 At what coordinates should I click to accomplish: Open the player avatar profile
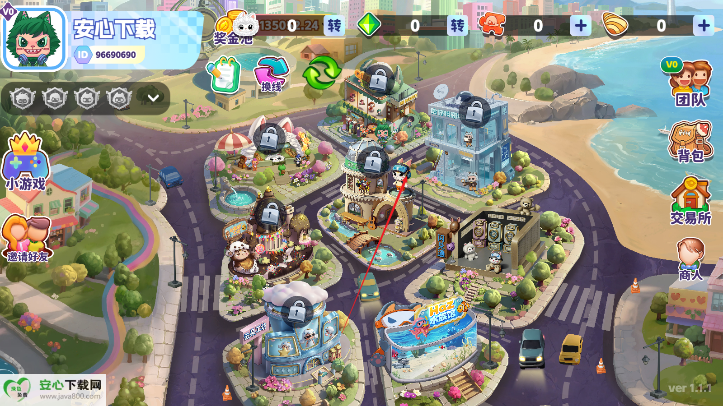pyautogui.click(x=33, y=38)
